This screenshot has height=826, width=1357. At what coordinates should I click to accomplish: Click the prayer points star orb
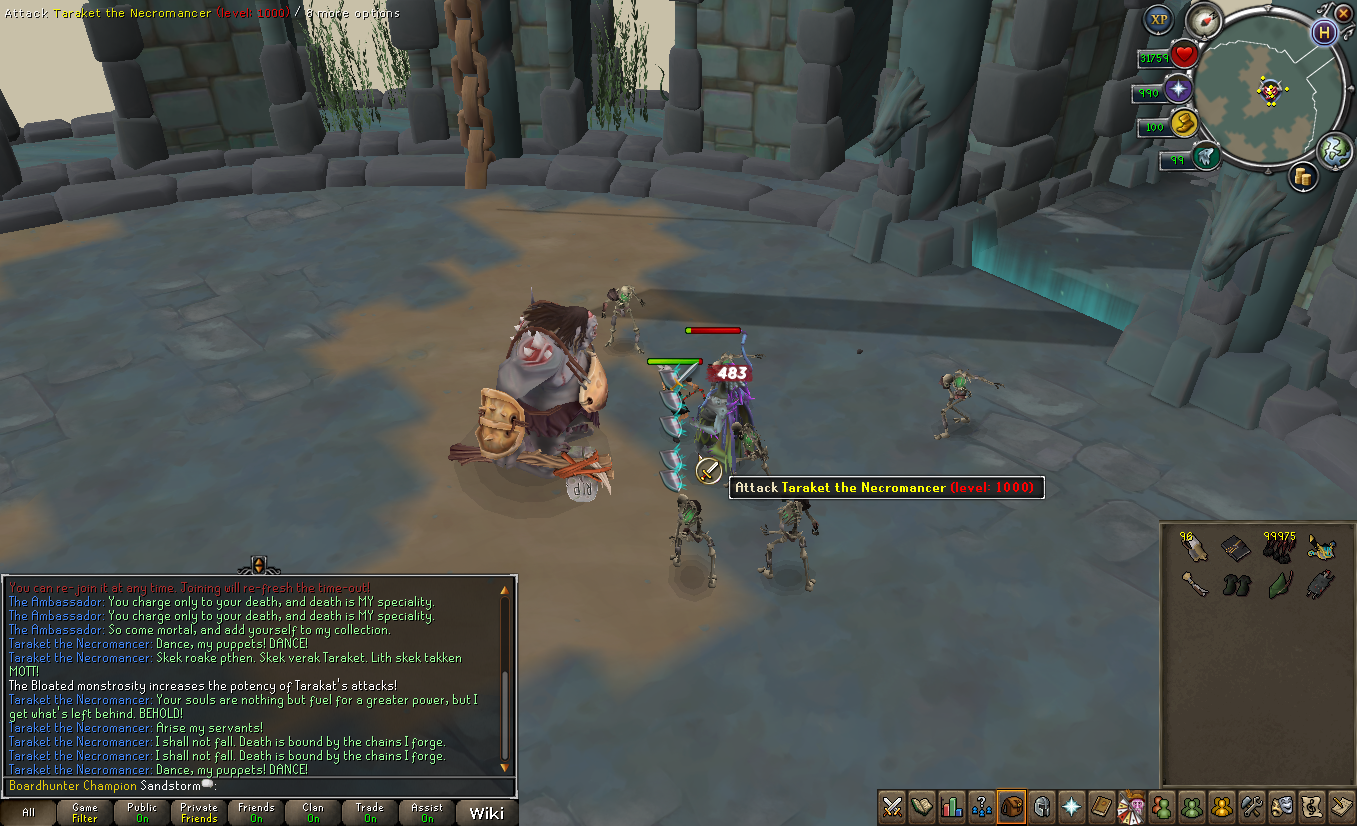1180,89
